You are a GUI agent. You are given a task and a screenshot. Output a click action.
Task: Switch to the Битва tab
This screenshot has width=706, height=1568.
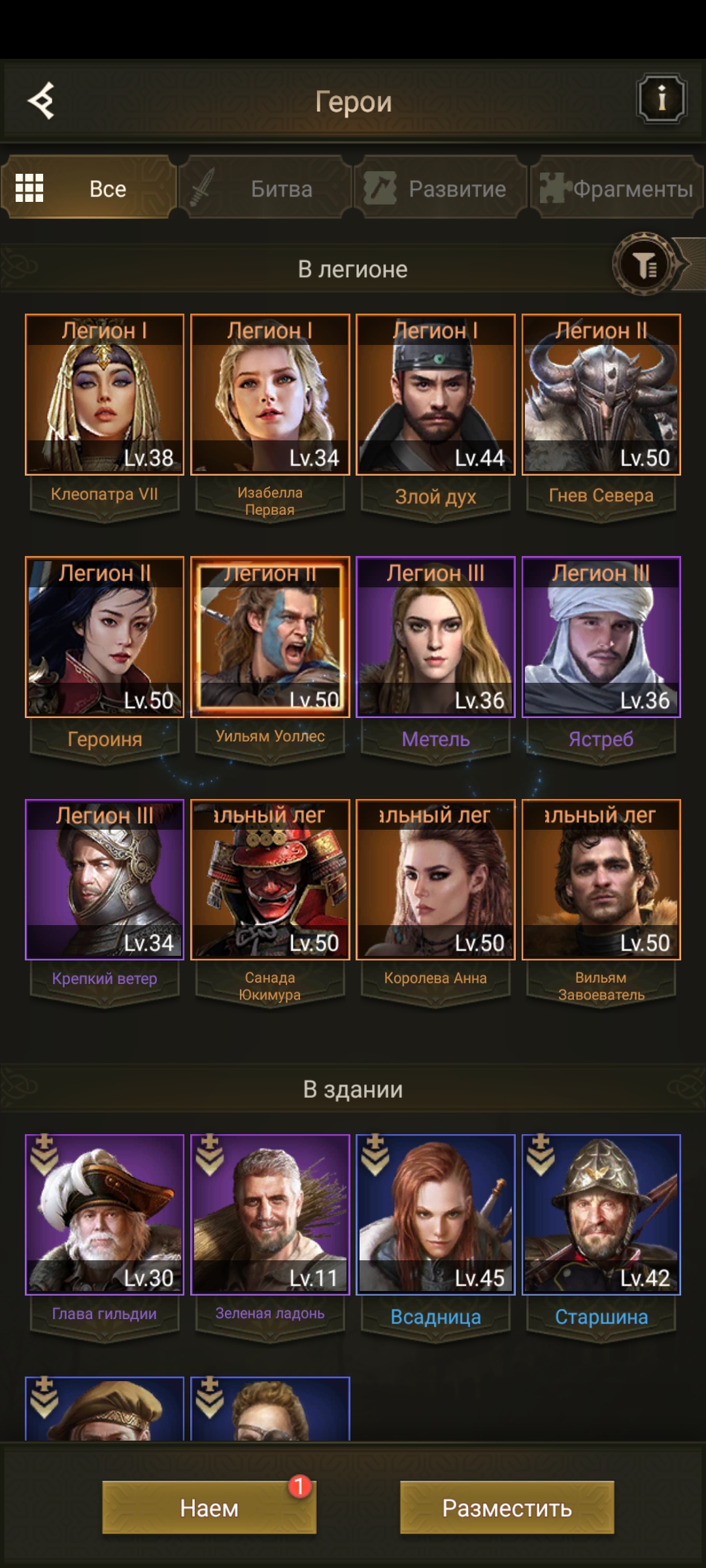pos(265,189)
